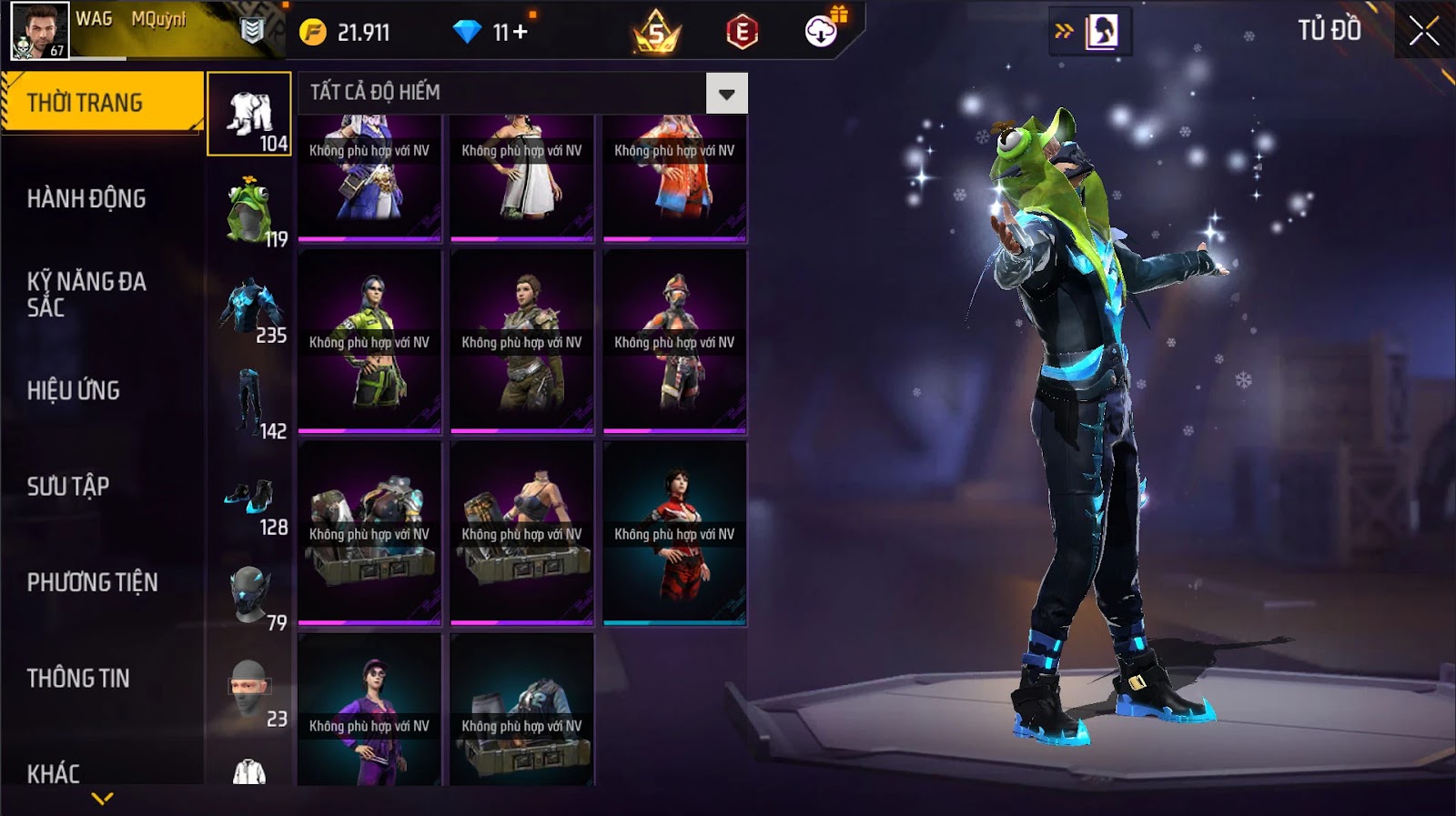1456x816 pixels.
Task: Show the frog hat headwear category
Action: [x=249, y=211]
